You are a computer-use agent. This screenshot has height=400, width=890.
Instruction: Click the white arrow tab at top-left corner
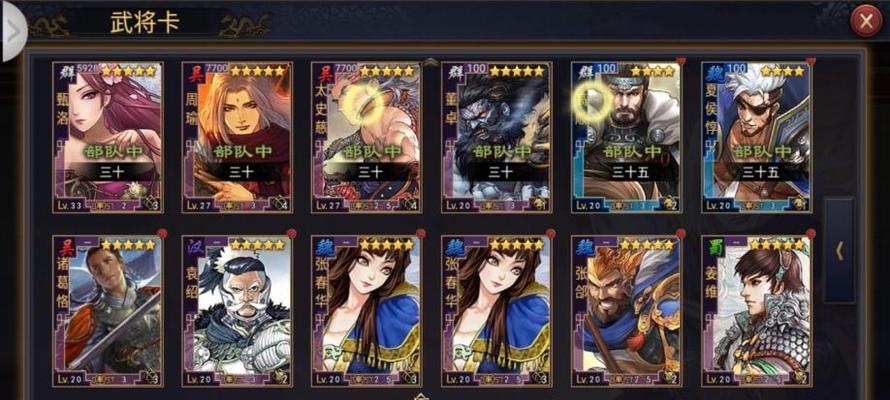12,30
